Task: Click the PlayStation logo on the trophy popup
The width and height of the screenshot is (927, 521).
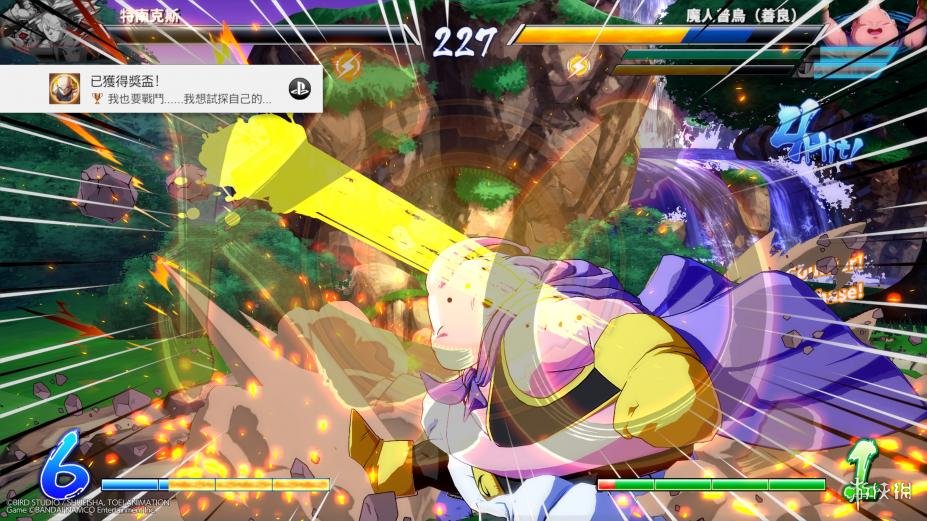Action: coord(299,89)
